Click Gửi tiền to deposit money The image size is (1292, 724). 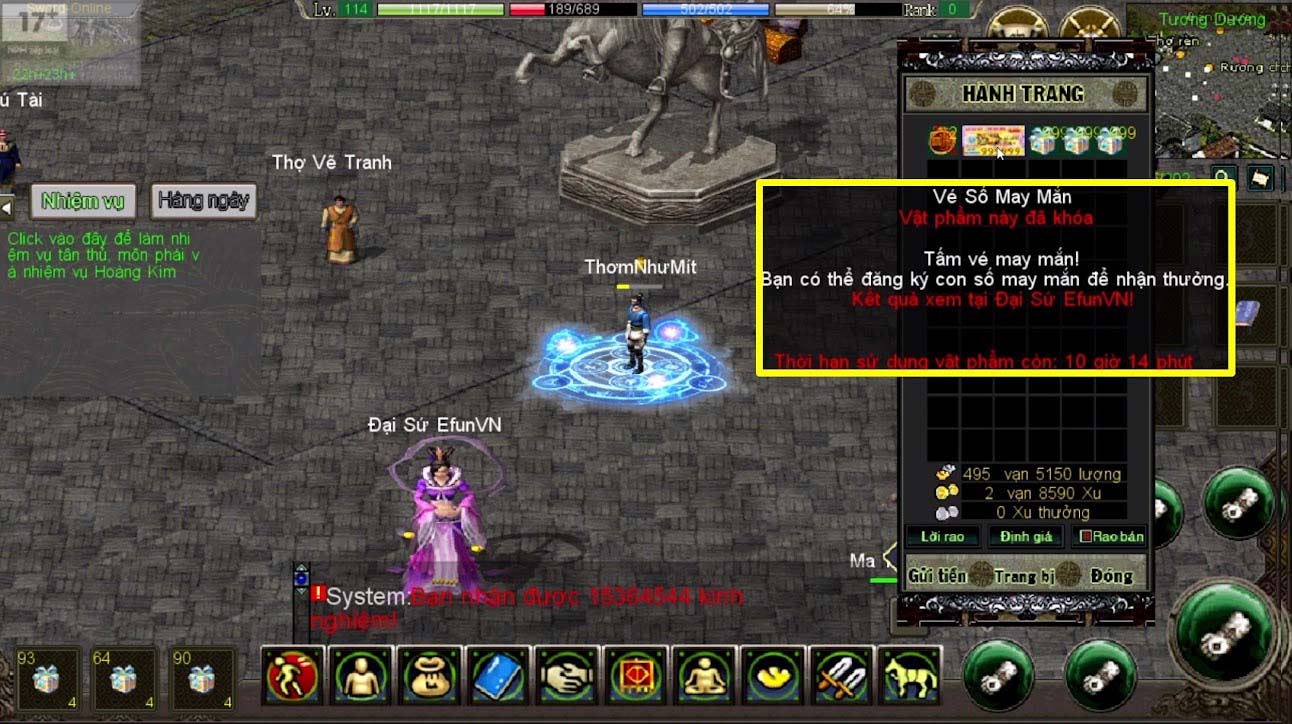pos(937,575)
